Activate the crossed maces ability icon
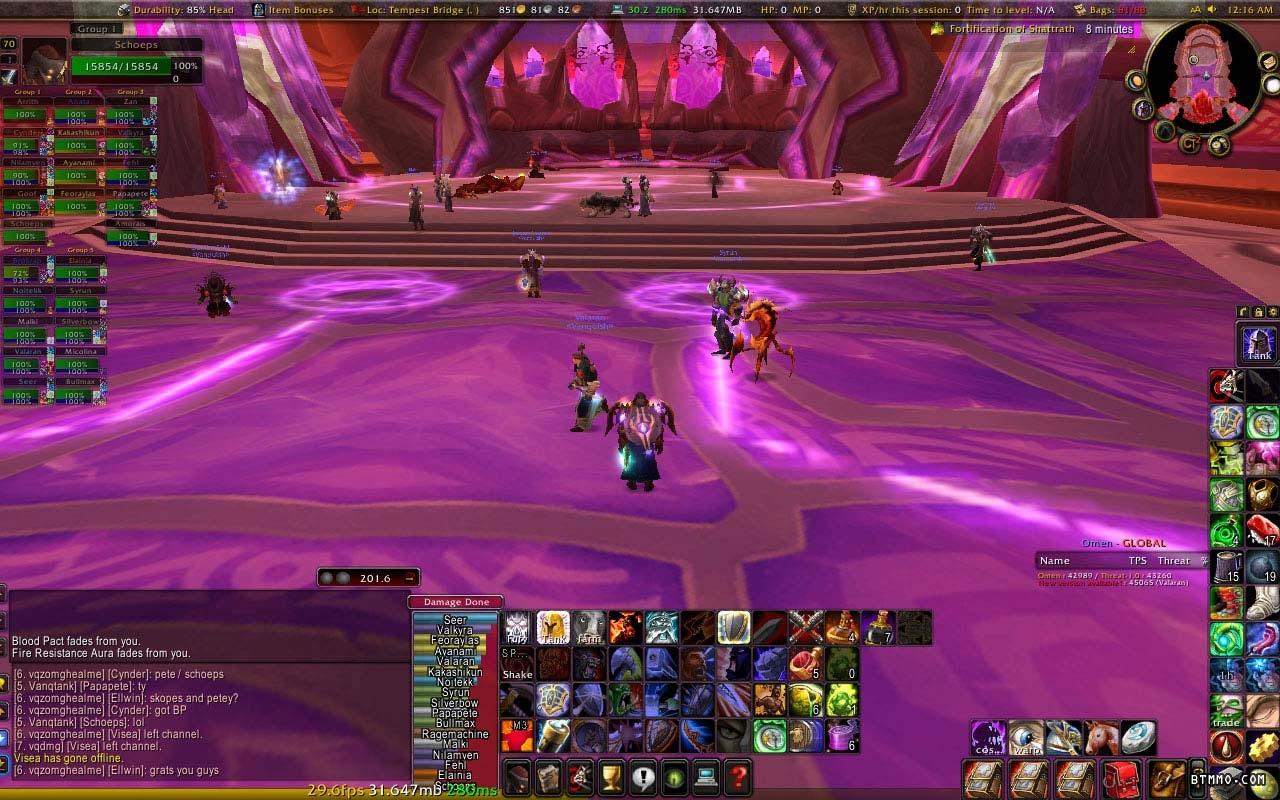Screen dimensions: 1280x800 (805, 628)
